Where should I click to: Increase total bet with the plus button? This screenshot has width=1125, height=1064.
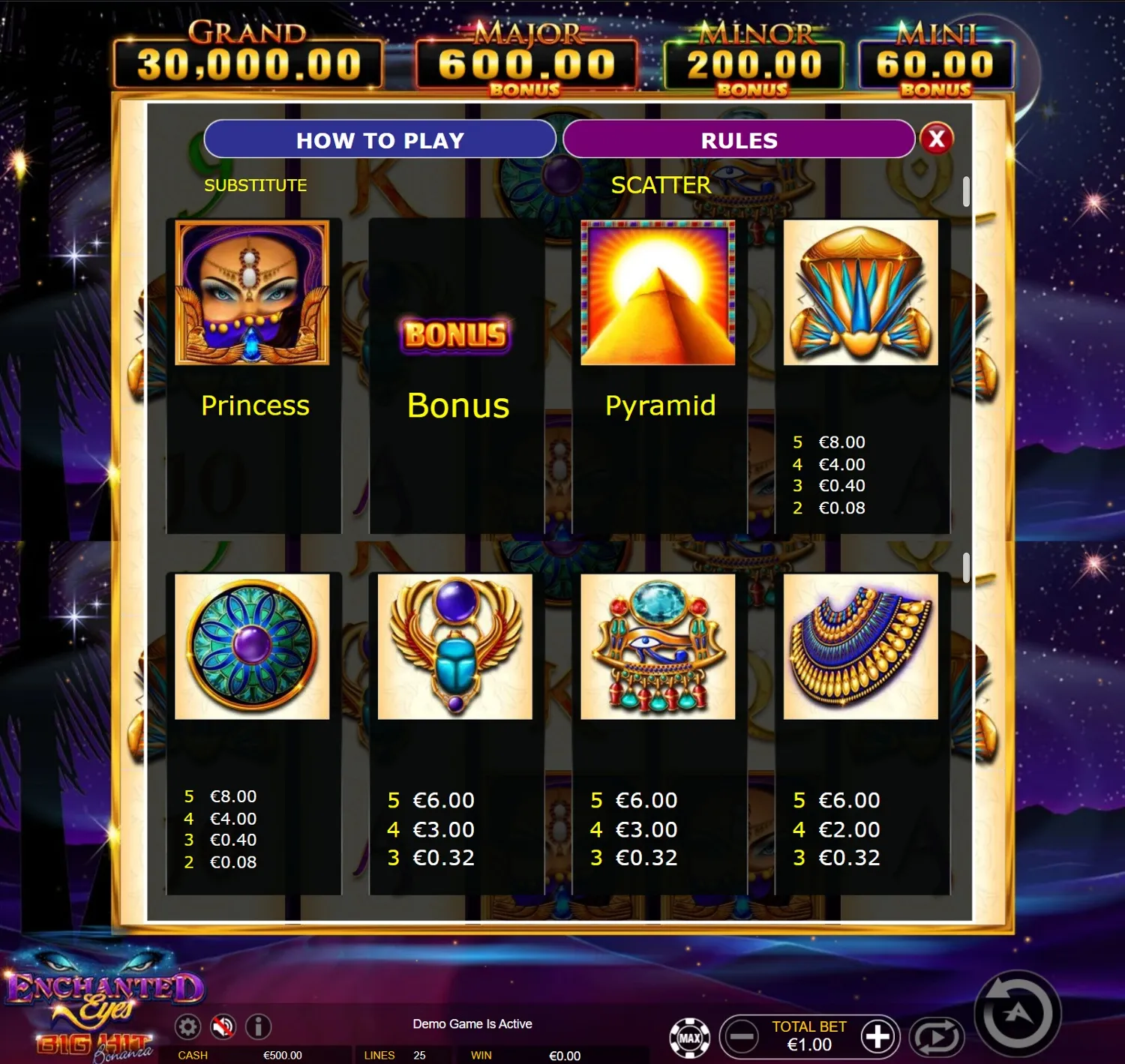pyautogui.click(x=878, y=1037)
